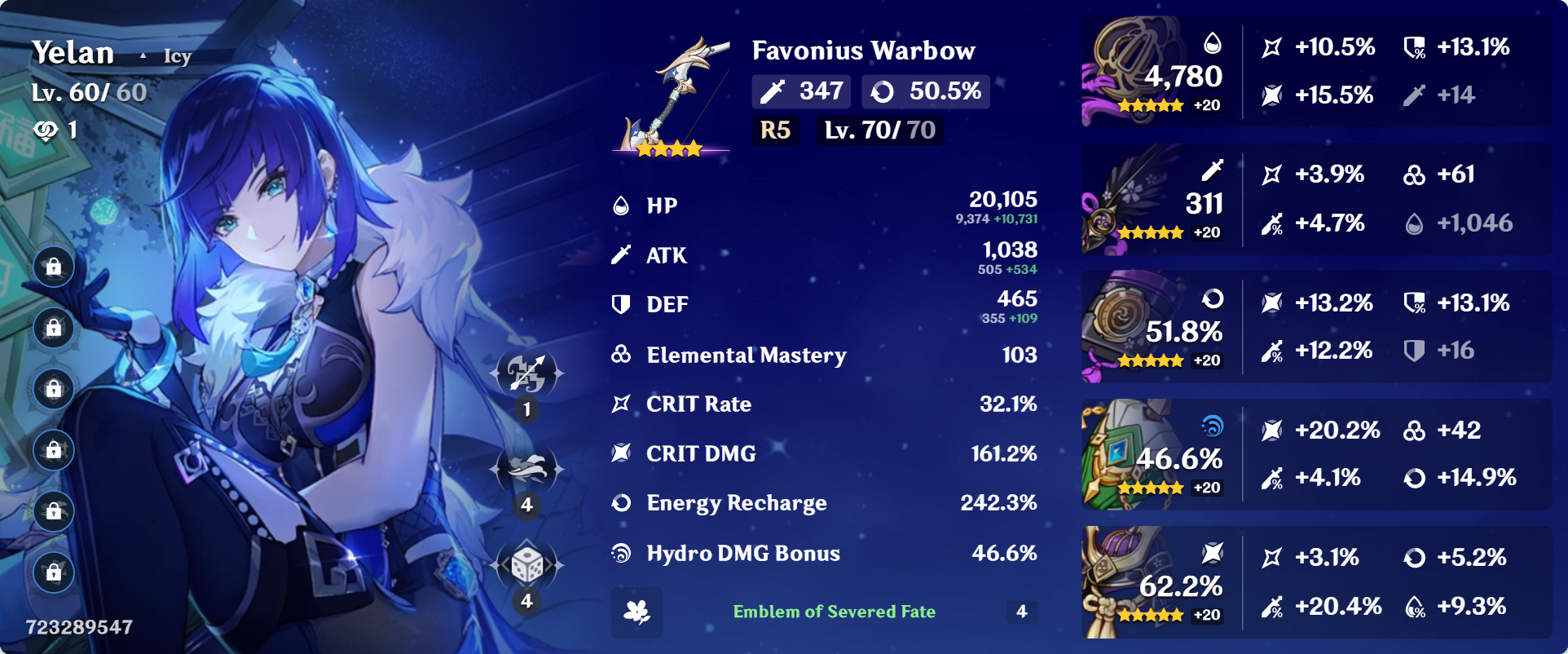Click the Hydro DMG Bonus droplet icon
The image size is (1568, 654).
pyautogui.click(x=621, y=553)
